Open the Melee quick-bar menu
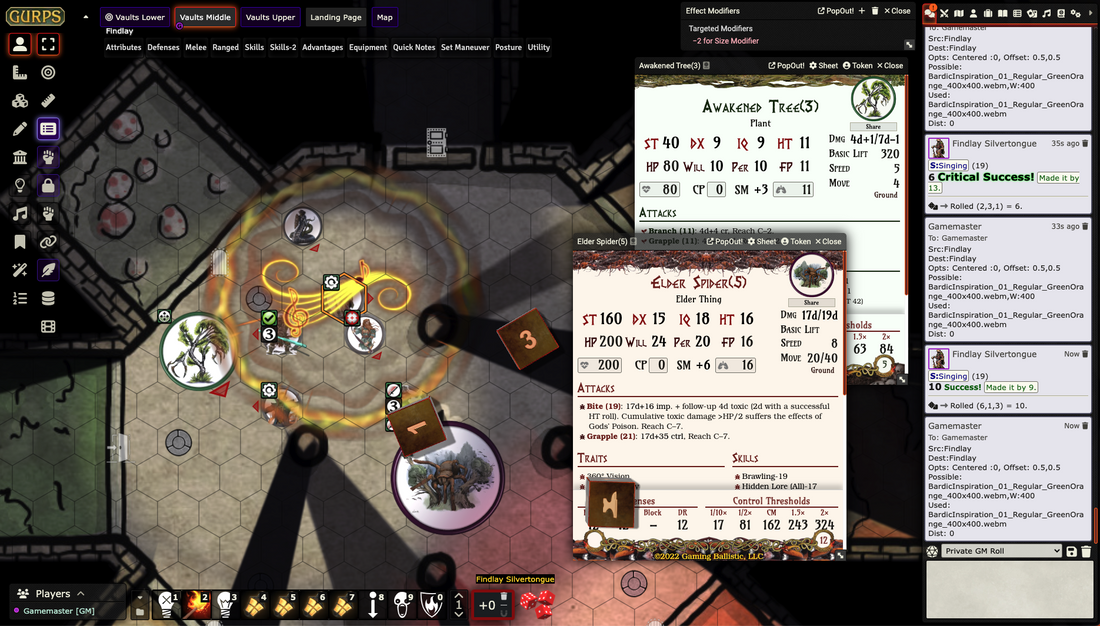This screenshot has width=1100, height=626. tap(197, 47)
